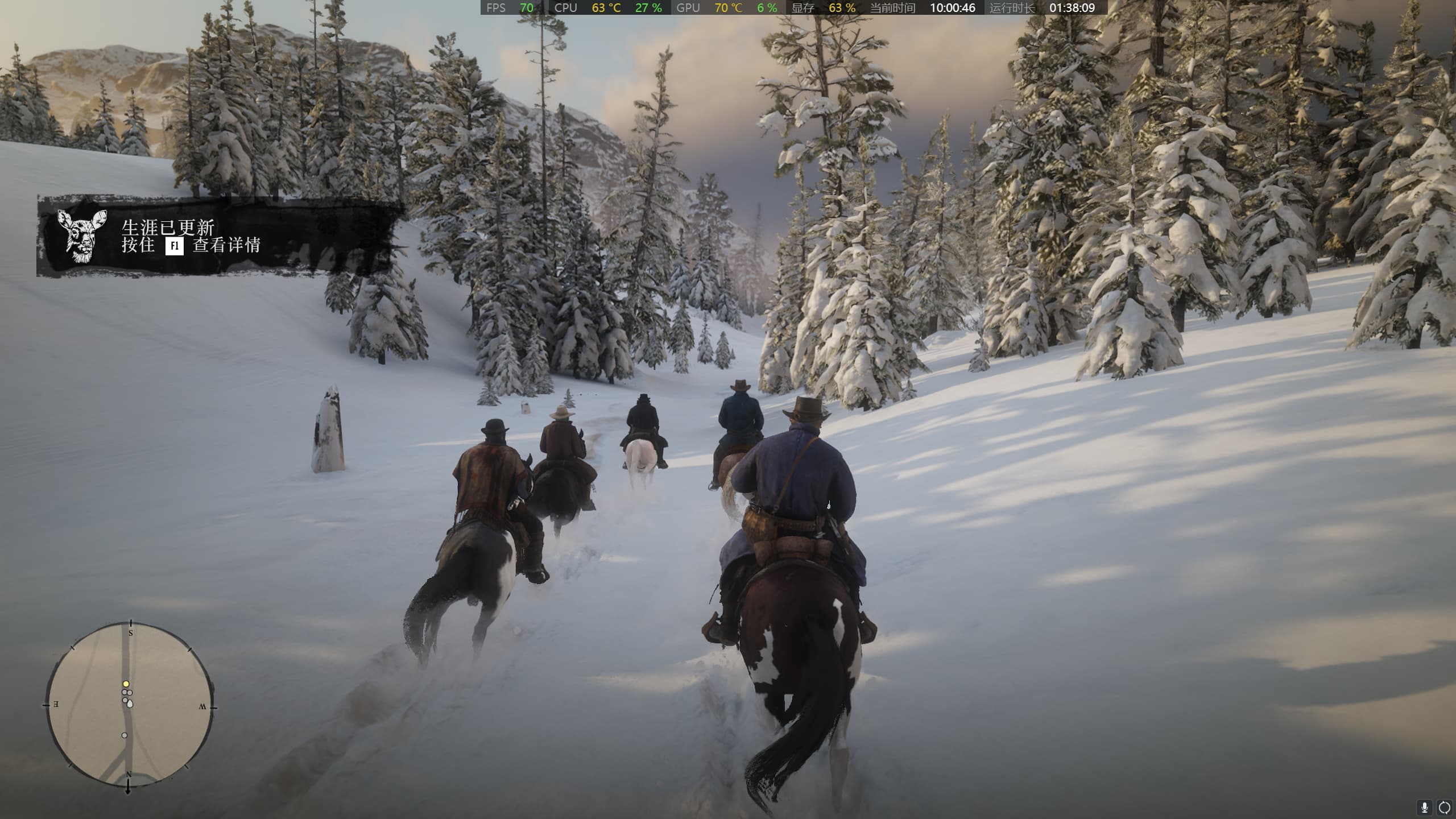Click the circular refresh icon in the overlay

[1445, 808]
